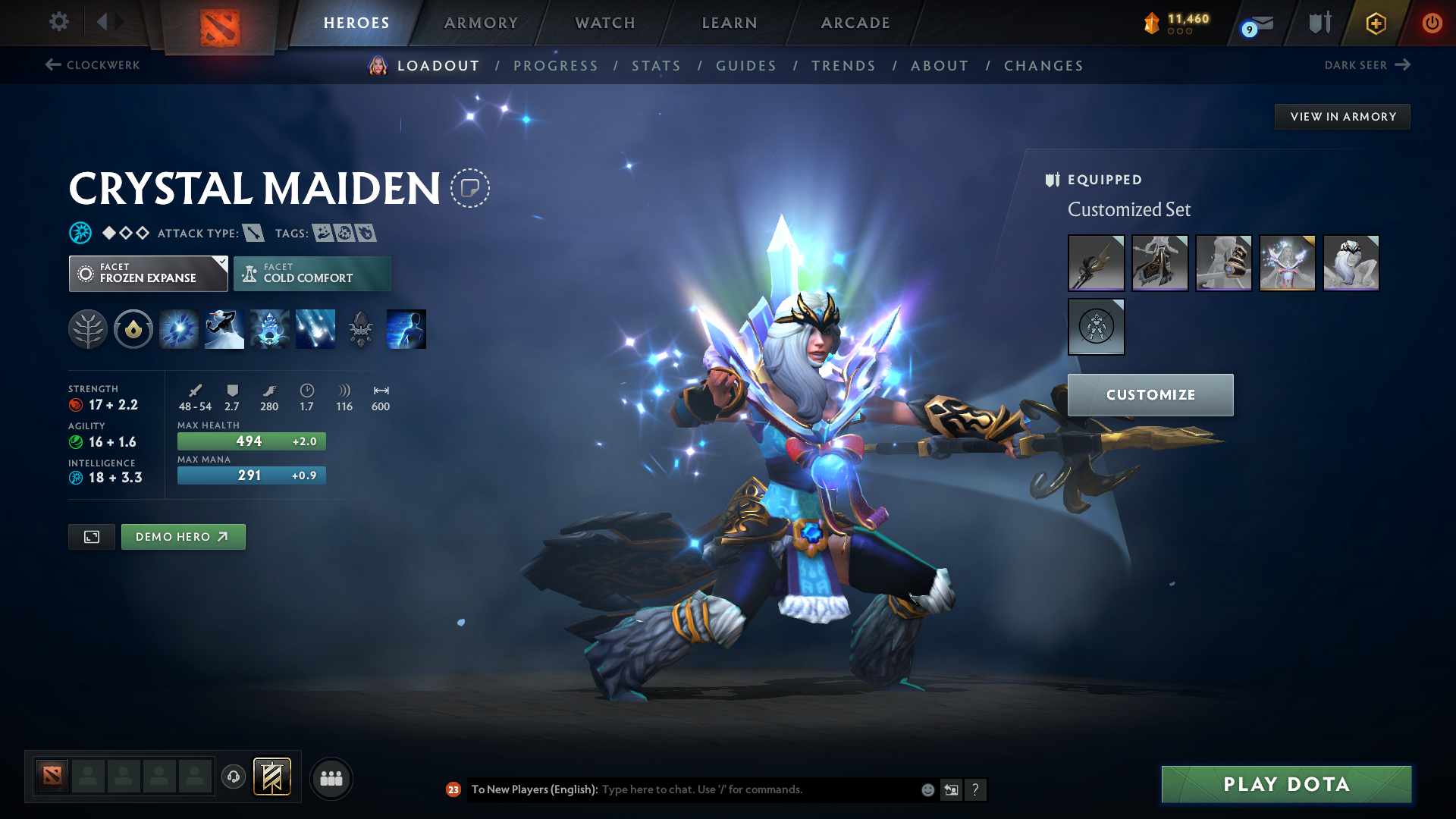
Task: Click the Freezing Field ability icon
Action: (x=315, y=328)
